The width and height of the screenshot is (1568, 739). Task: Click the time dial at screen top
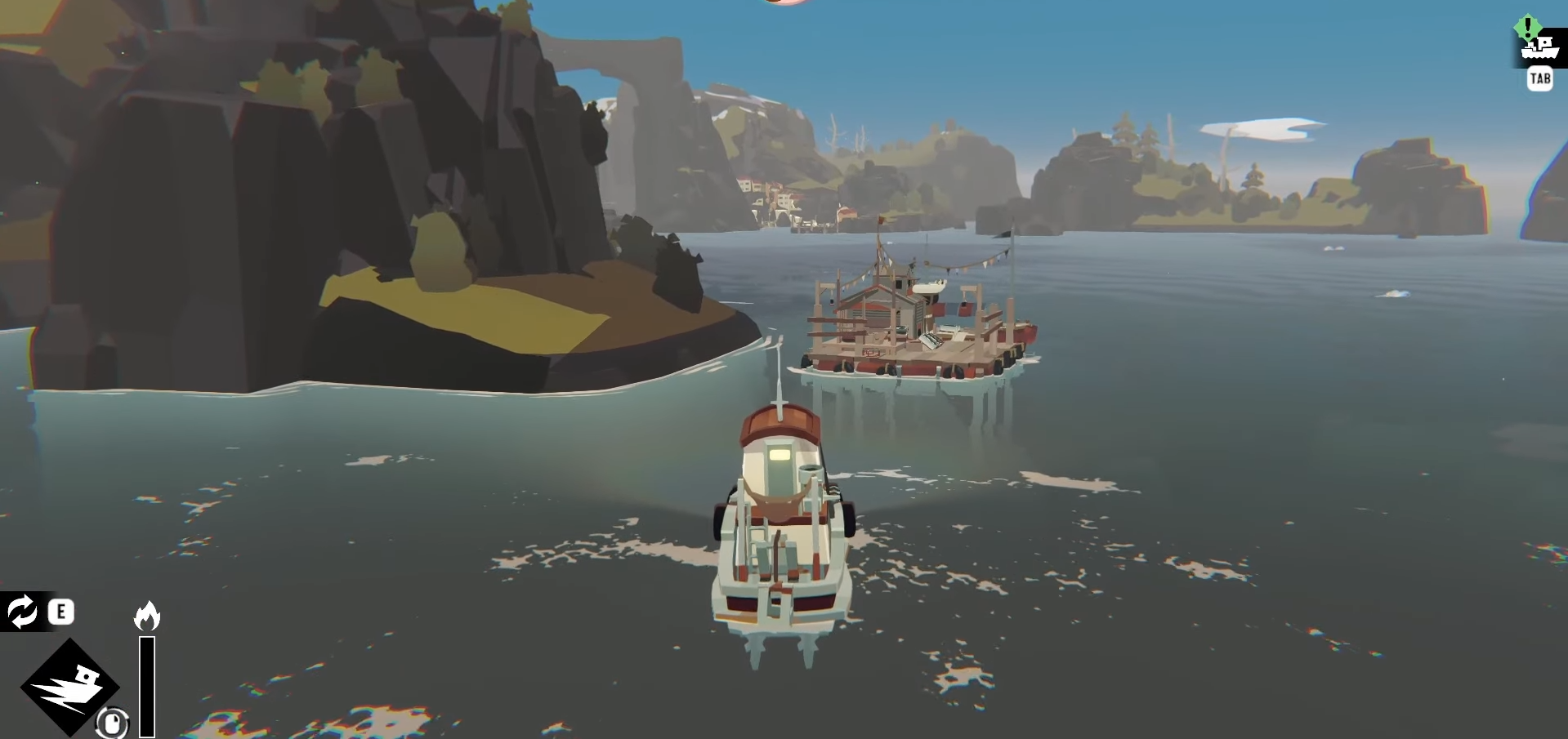click(783, 3)
